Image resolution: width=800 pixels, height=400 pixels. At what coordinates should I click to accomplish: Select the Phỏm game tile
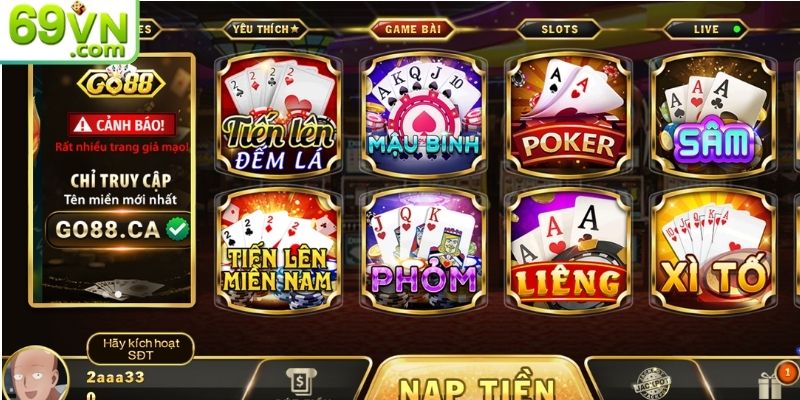422,243
